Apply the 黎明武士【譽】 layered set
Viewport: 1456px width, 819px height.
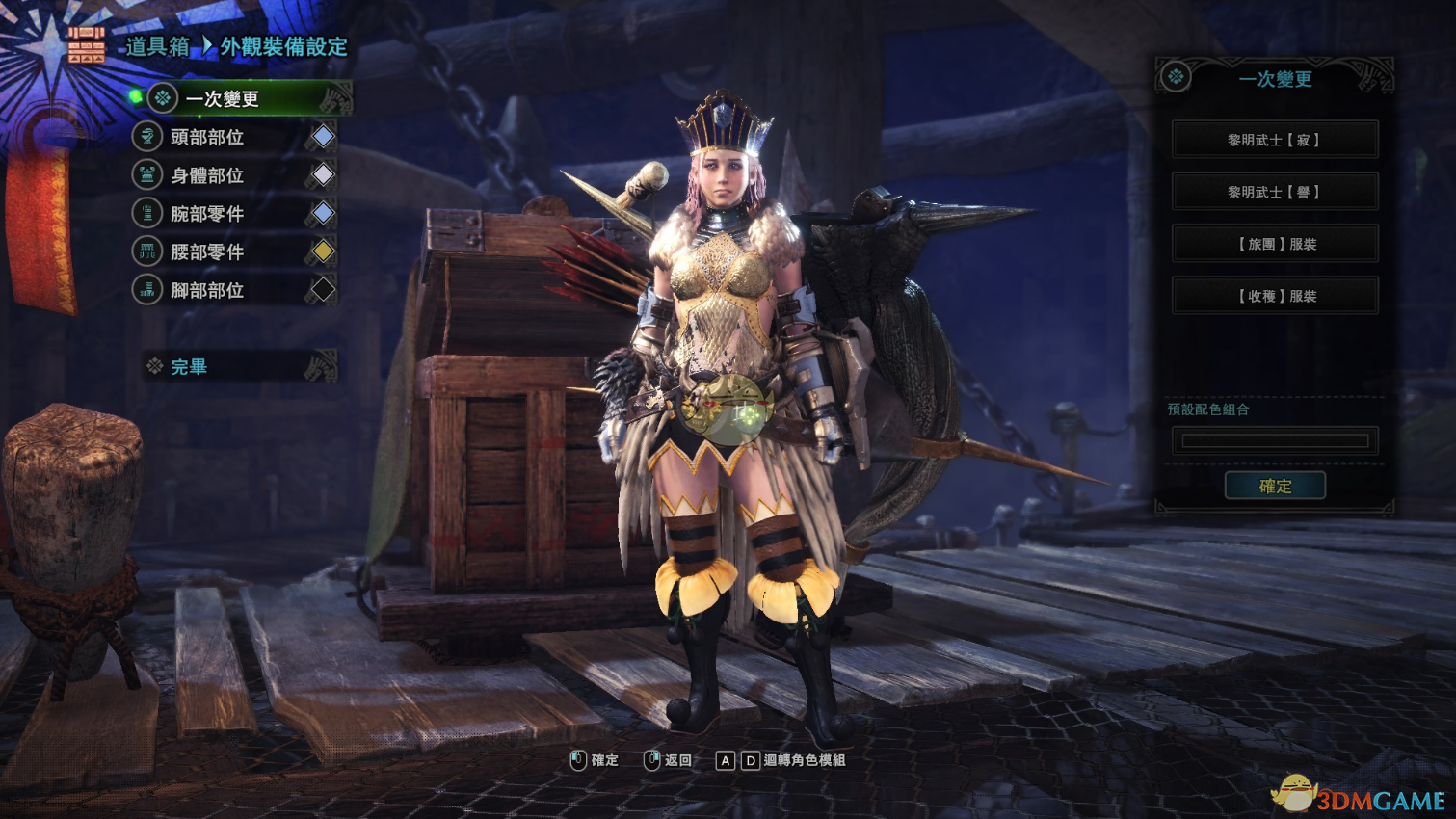[1274, 192]
